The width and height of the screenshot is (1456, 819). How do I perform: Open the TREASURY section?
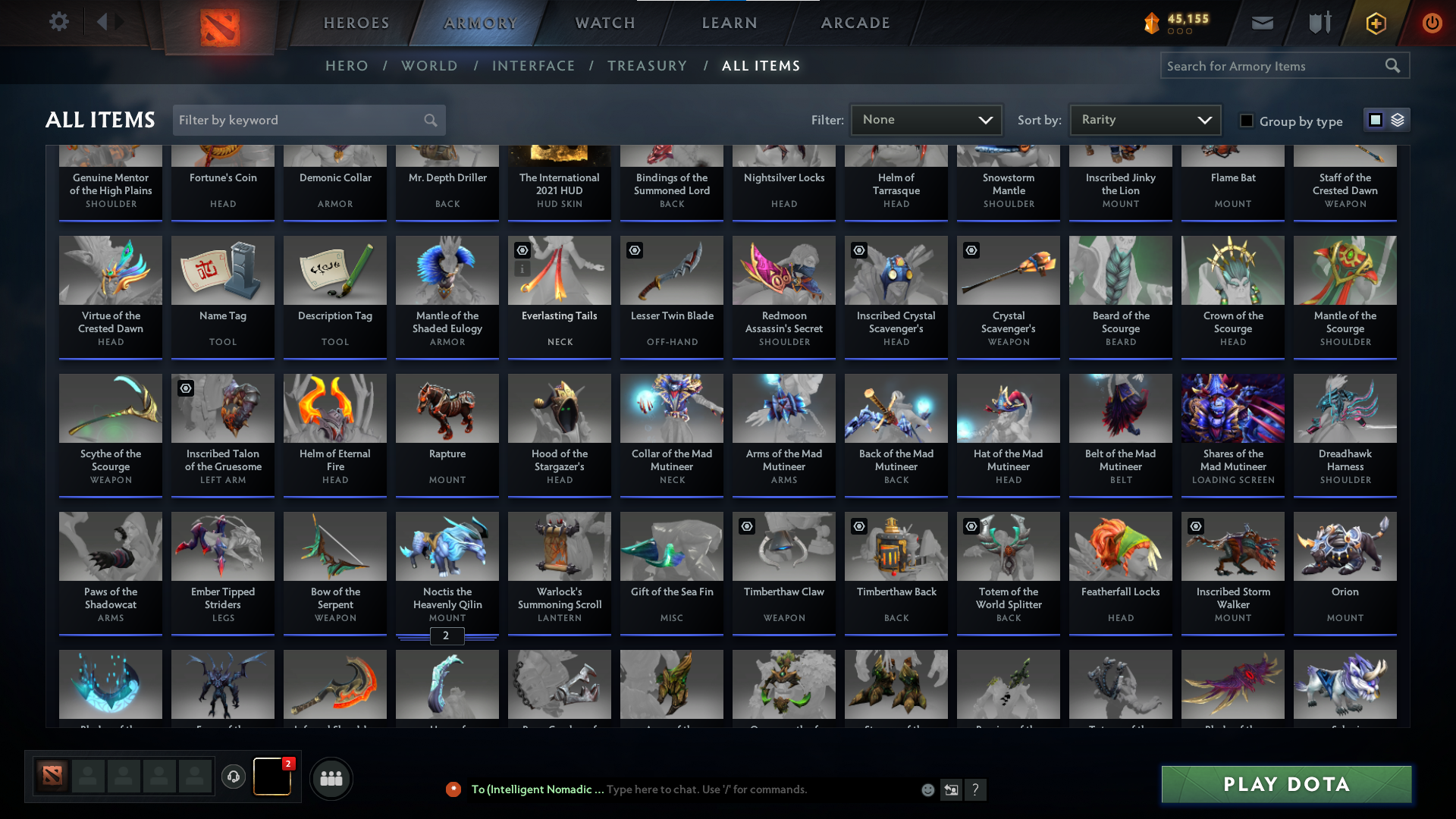click(x=647, y=66)
